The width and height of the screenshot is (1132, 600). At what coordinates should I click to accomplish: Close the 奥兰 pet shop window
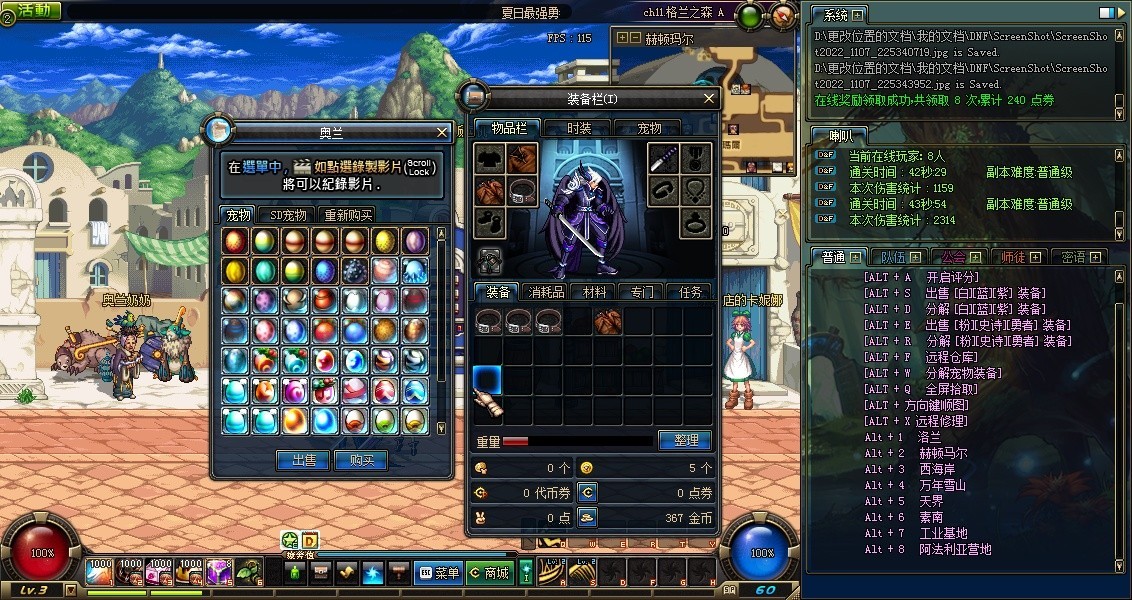442,131
